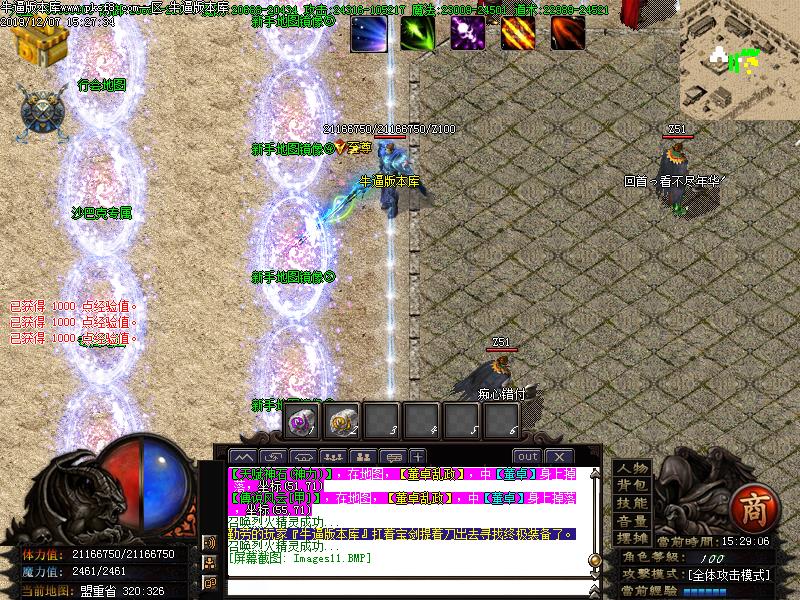Screen dimensions: 800x600
Task: Open the red 商 shop button
Action: click(x=750, y=507)
